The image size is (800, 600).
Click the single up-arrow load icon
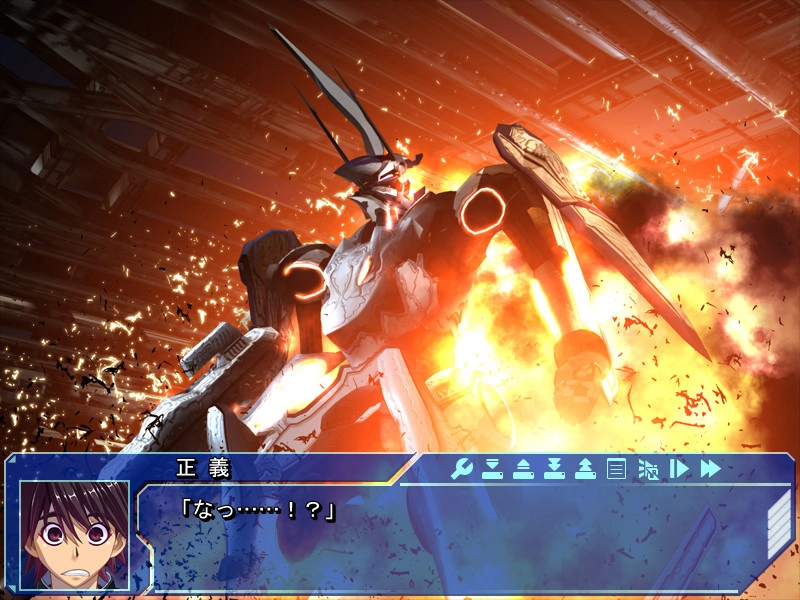[x=523, y=468]
